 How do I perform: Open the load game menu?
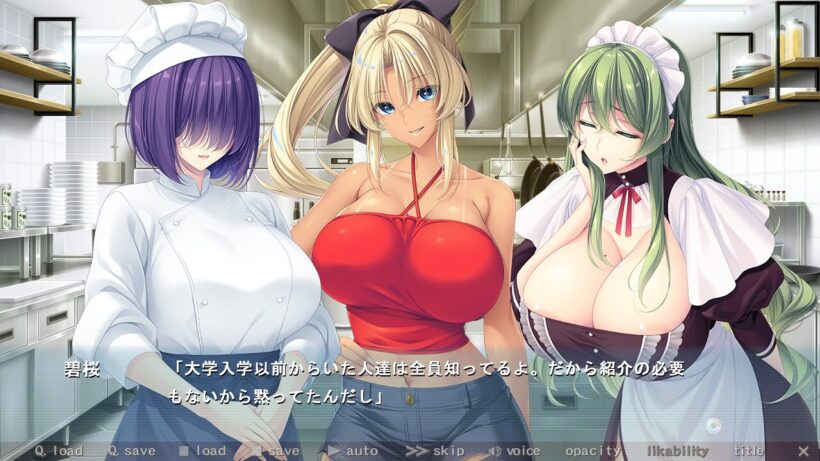[x=203, y=451]
